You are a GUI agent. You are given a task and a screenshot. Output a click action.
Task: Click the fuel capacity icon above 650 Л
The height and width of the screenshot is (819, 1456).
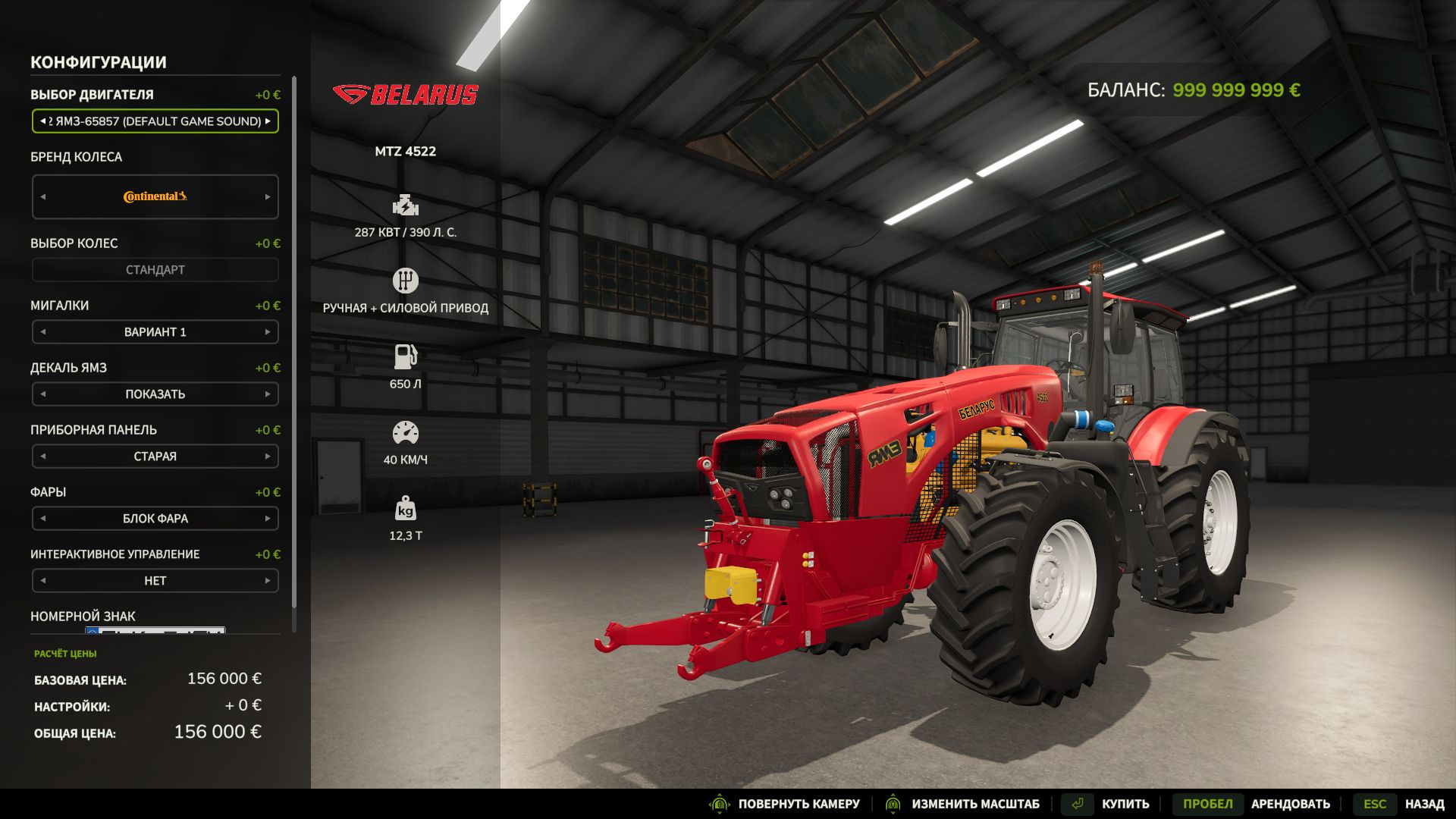coord(407,355)
